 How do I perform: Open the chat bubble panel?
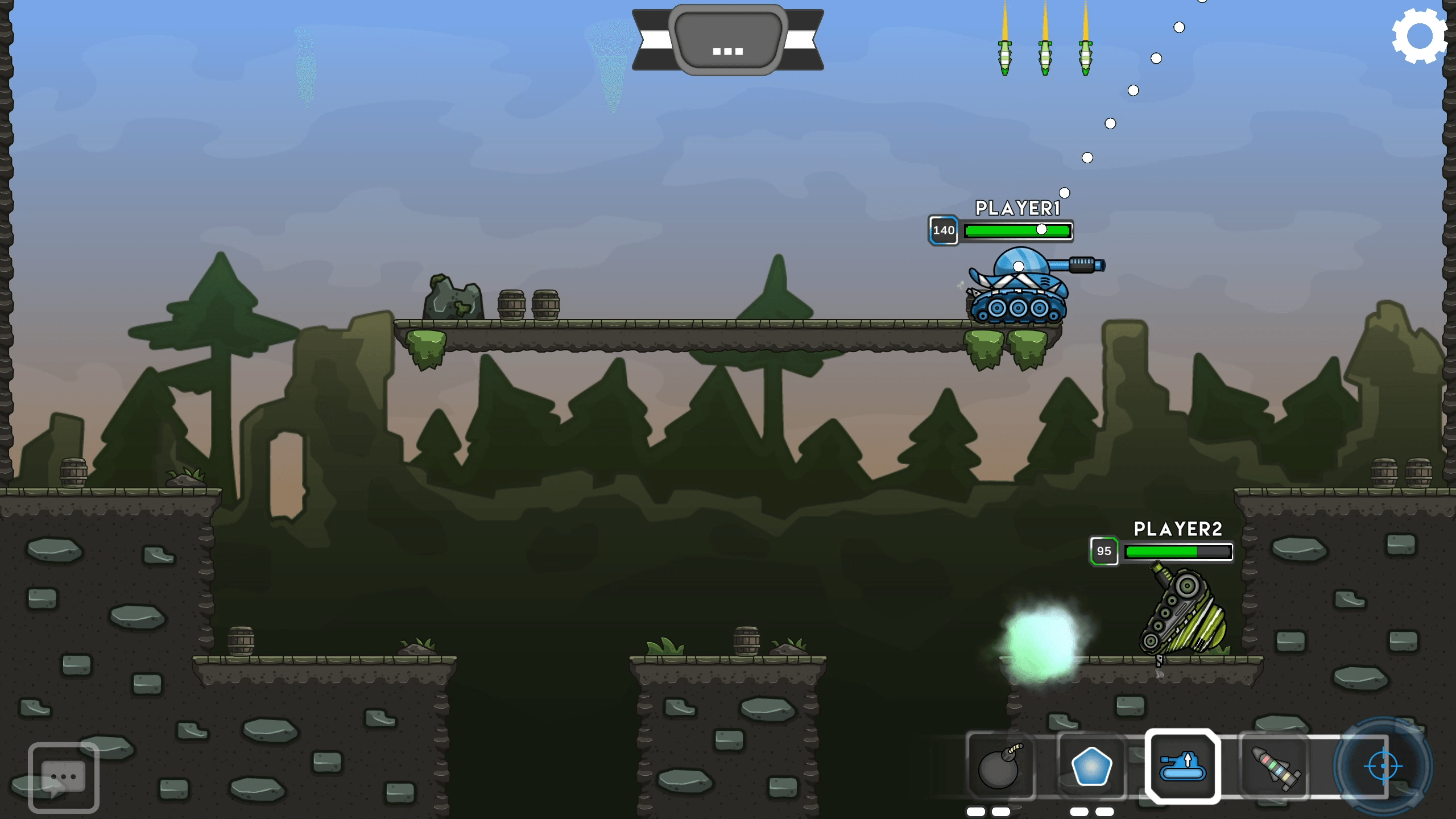click(x=64, y=775)
